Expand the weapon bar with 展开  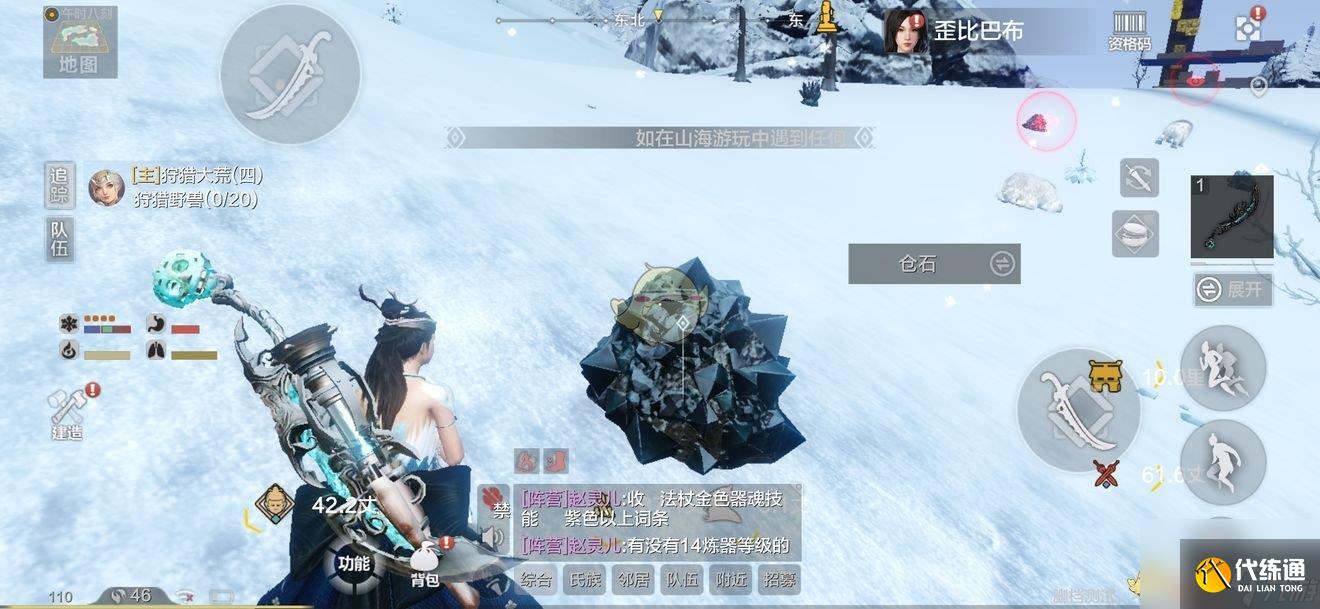(1233, 290)
